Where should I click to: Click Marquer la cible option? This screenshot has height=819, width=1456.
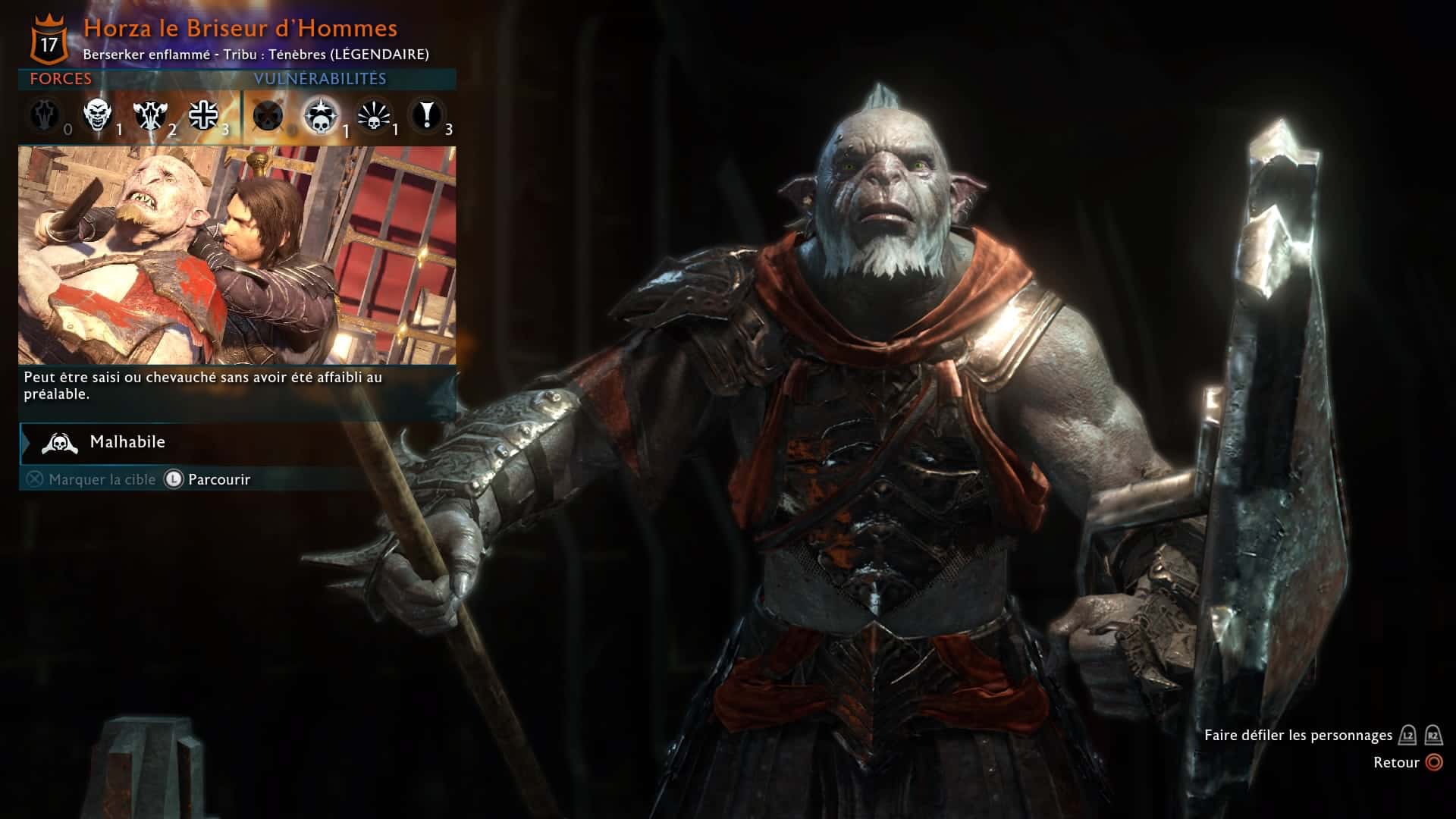[x=91, y=479]
